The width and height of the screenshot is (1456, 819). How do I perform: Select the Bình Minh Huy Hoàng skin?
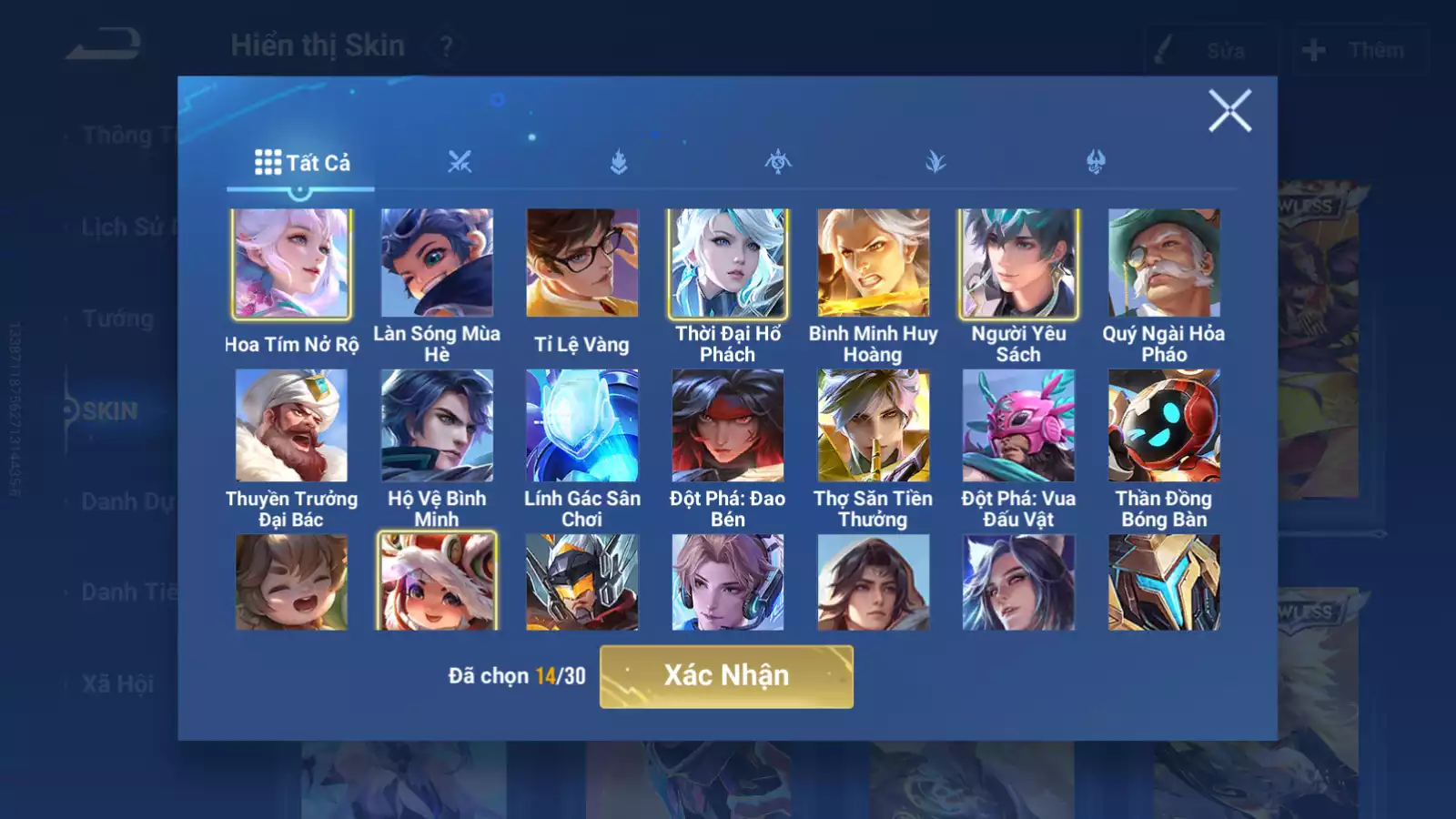[x=873, y=264]
